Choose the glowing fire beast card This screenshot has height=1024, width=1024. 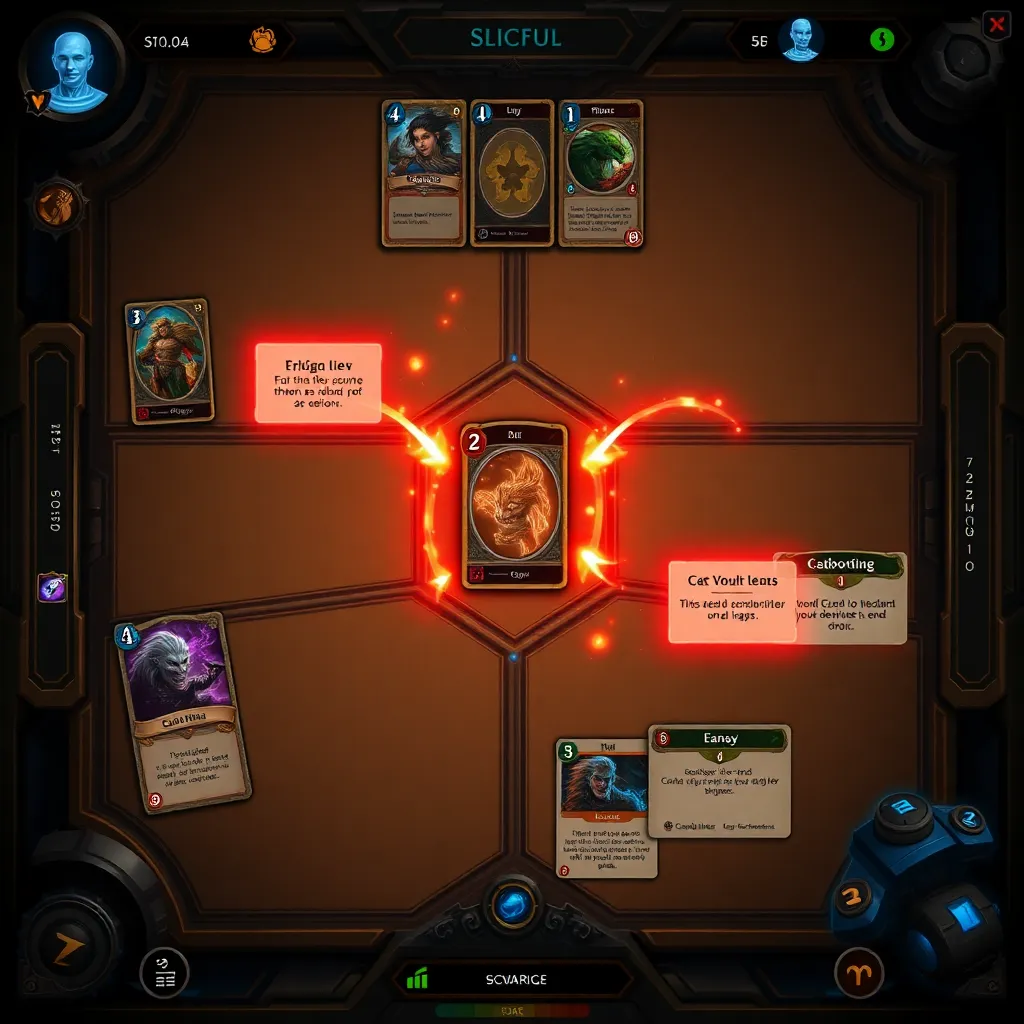click(x=514, y=505)
